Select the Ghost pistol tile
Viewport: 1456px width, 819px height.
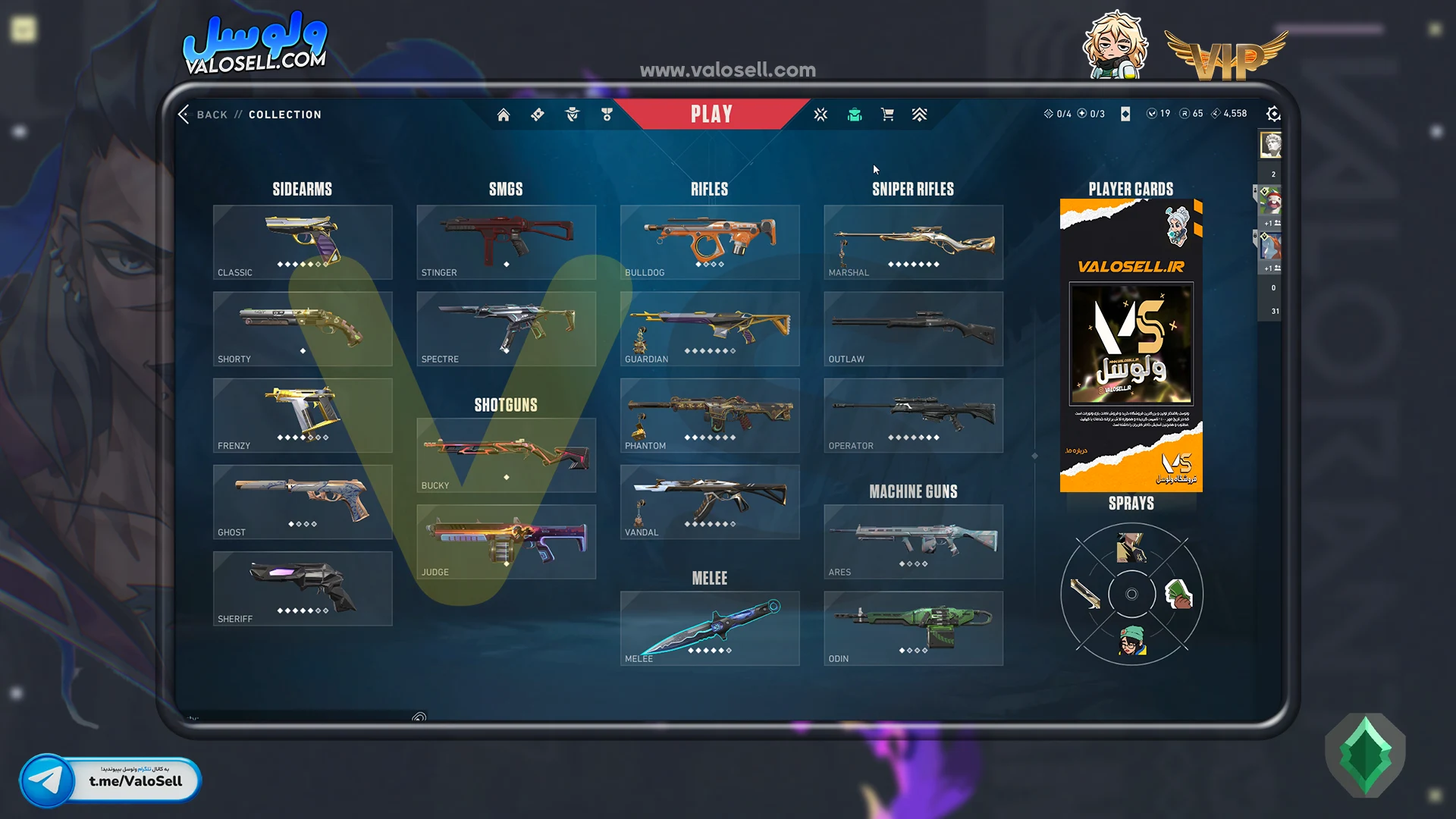coord(303,501)
